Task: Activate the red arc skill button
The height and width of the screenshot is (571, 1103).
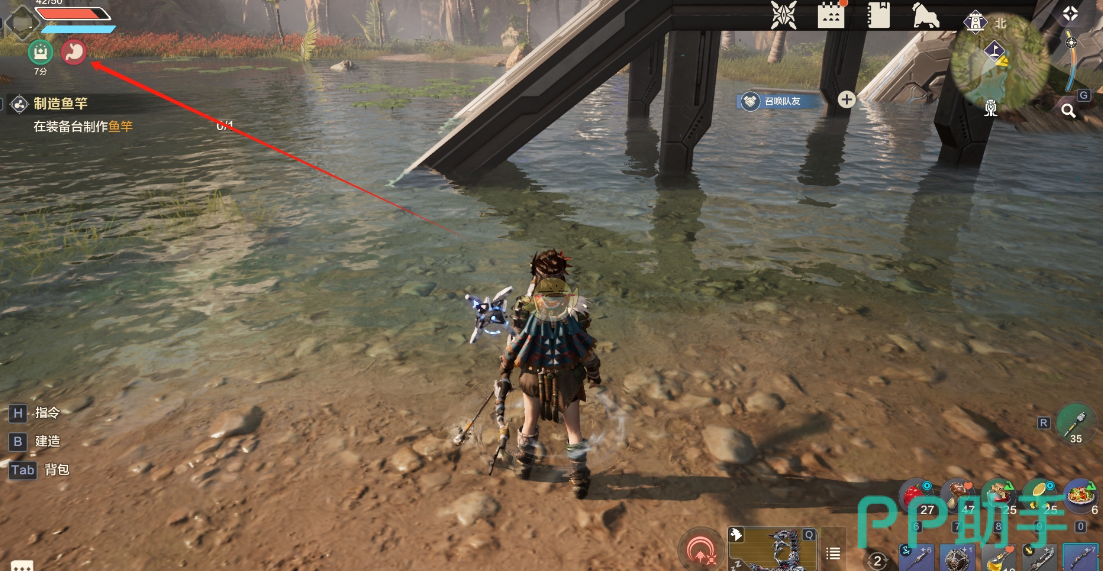Action: 700,550
